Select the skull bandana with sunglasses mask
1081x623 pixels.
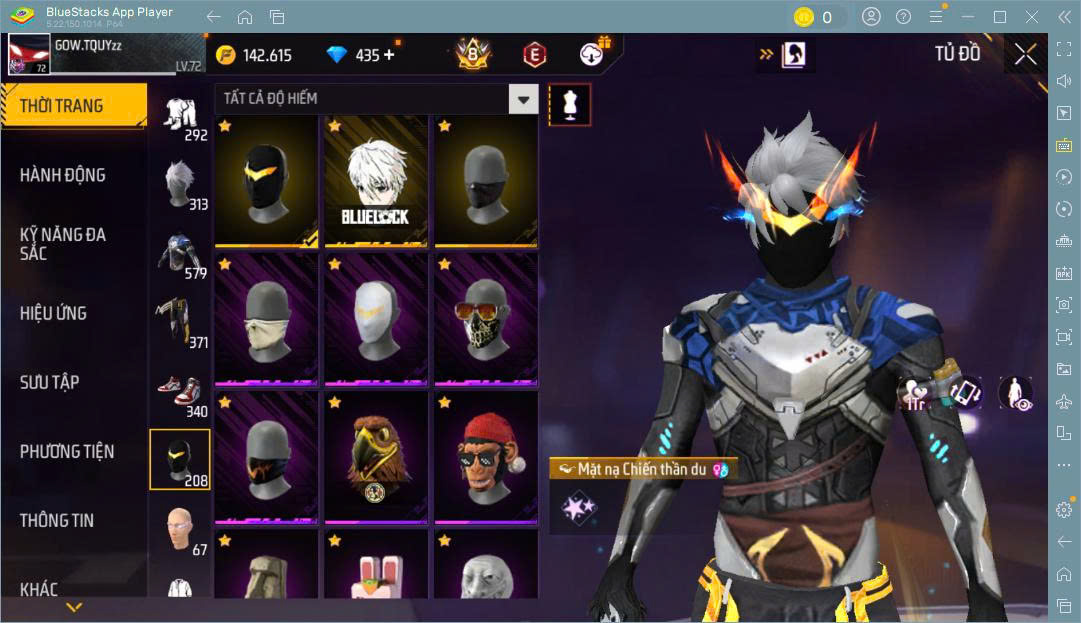484,320
